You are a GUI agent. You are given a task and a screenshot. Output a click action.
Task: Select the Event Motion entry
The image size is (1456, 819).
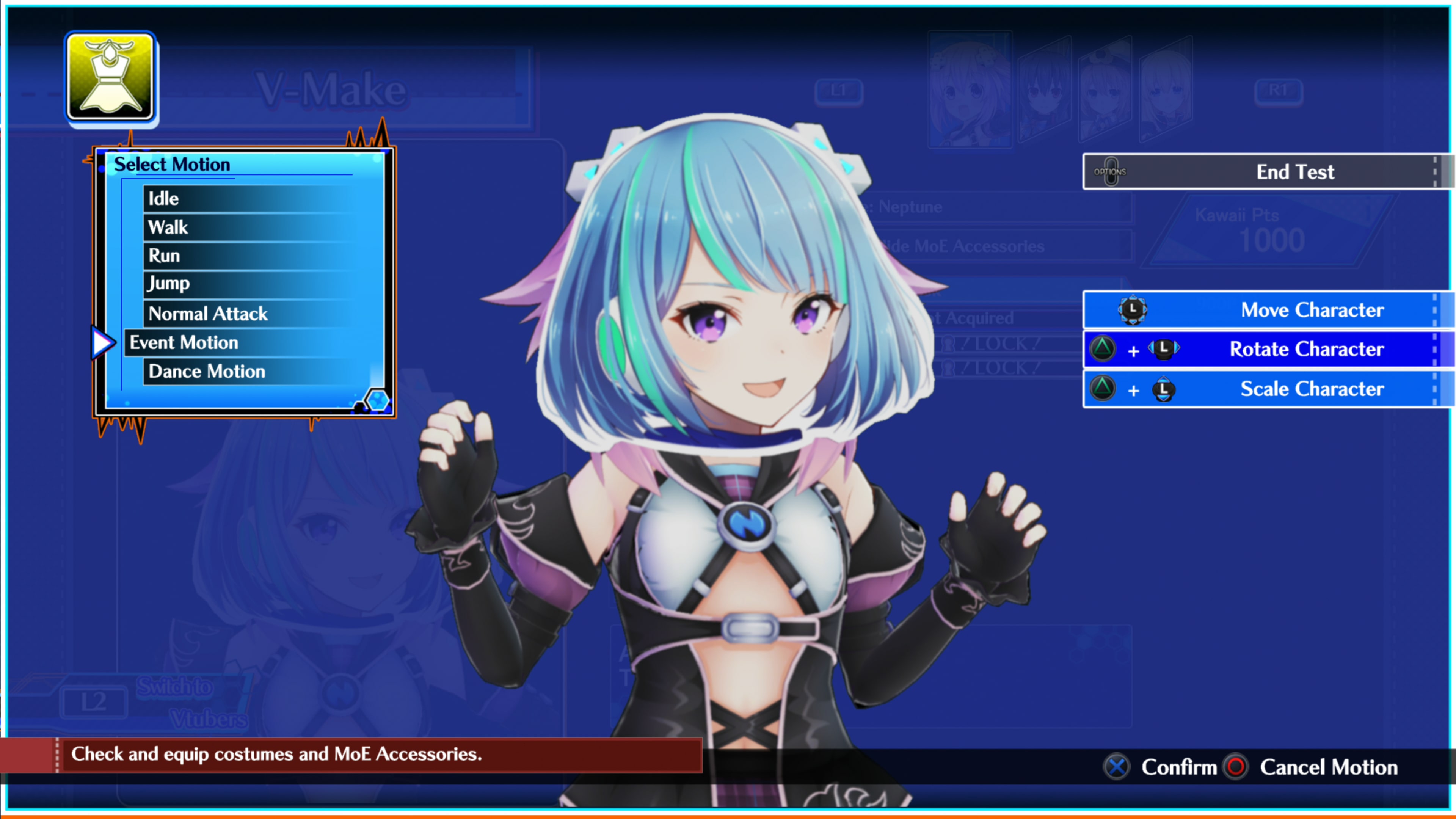tap(183, 342)
